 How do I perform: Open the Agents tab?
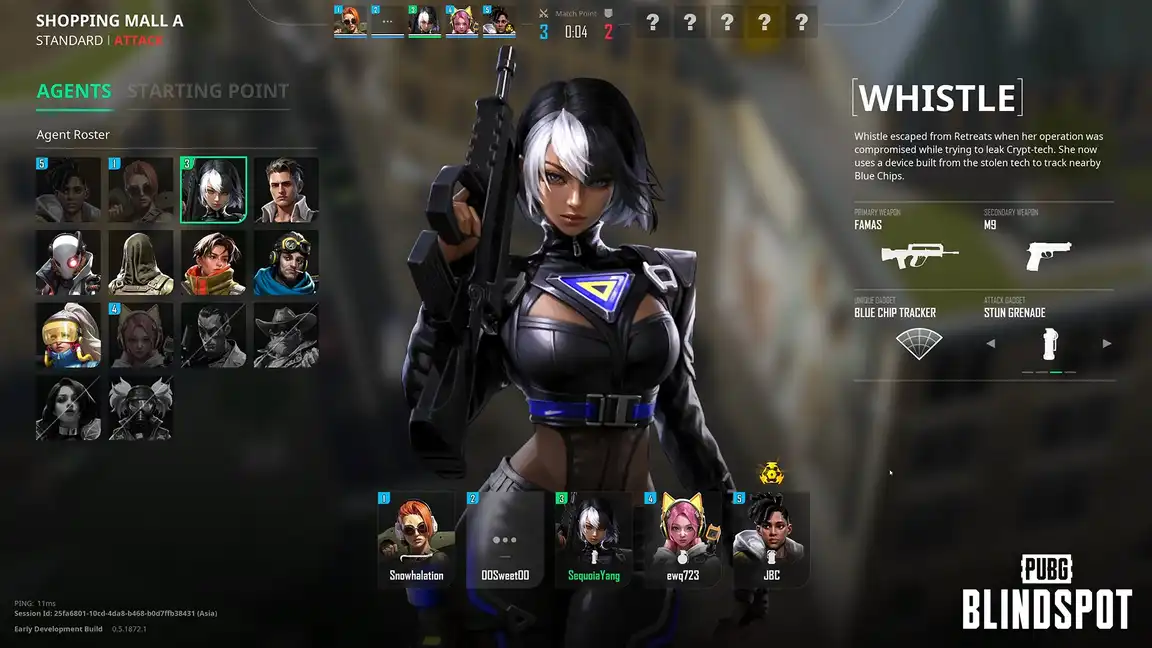click(x=74, y=91)
